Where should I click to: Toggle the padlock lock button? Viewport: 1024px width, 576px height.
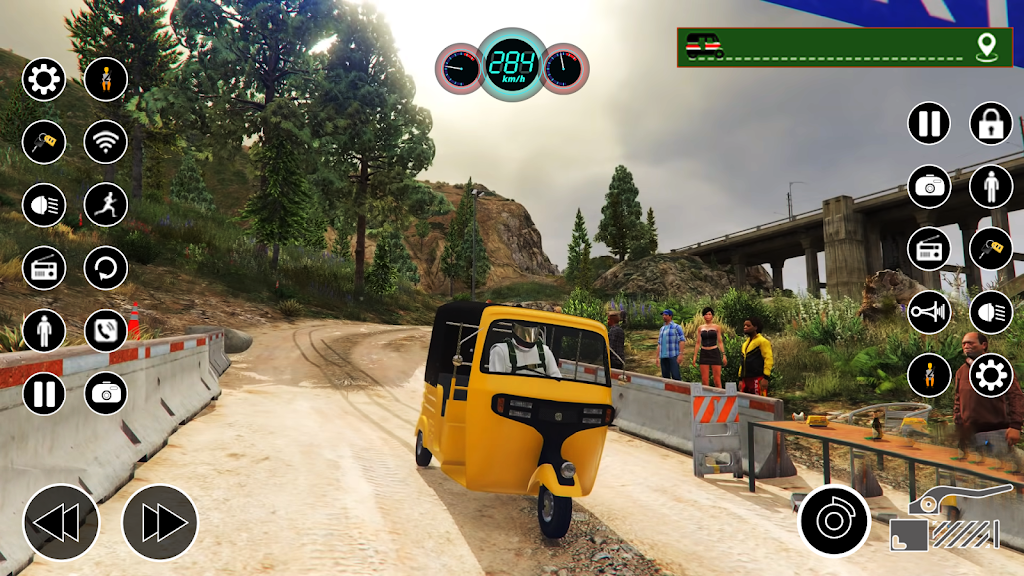(991, 123)
